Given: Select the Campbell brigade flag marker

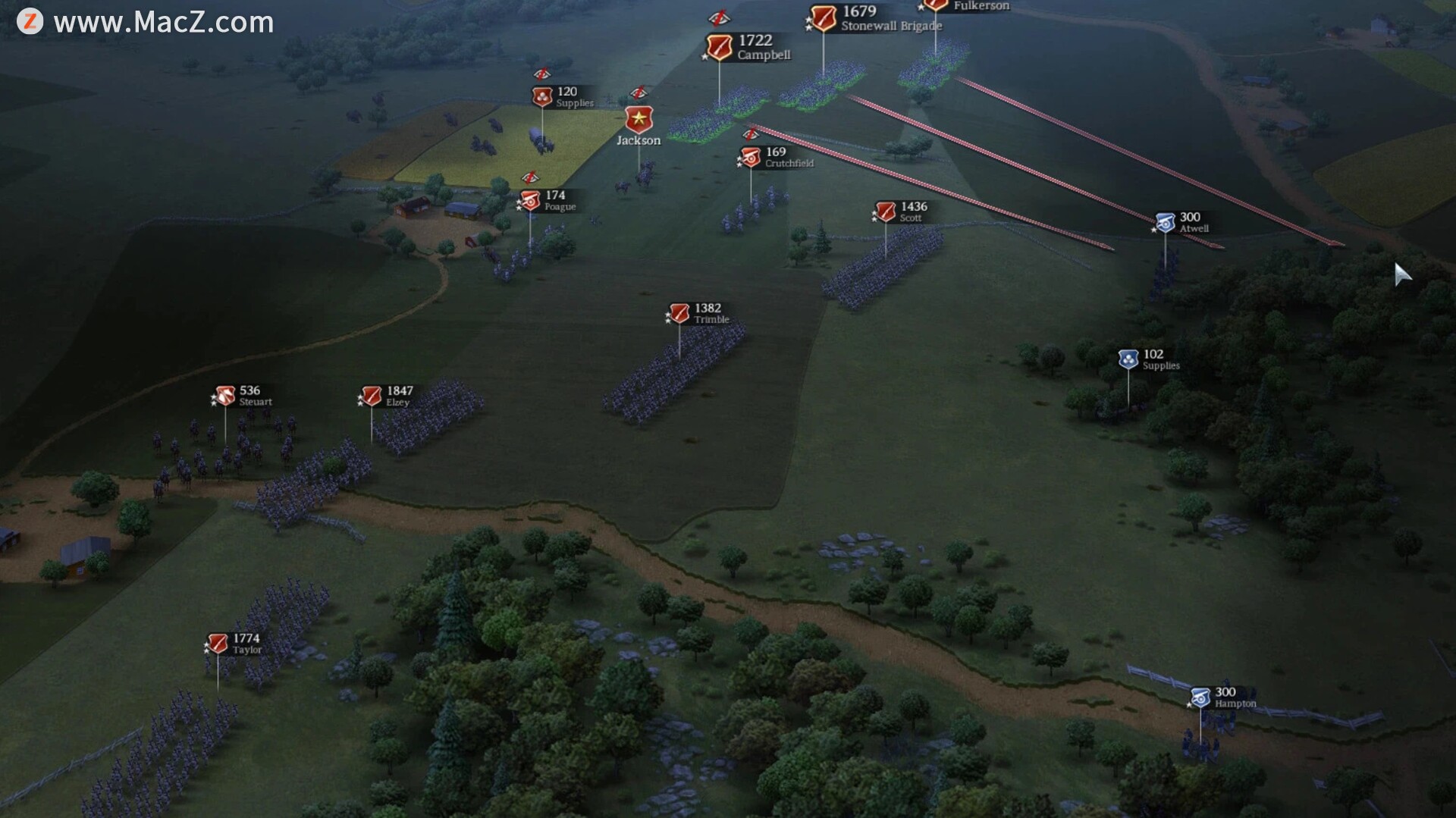Looking at the screenshot, I should 719,47.
